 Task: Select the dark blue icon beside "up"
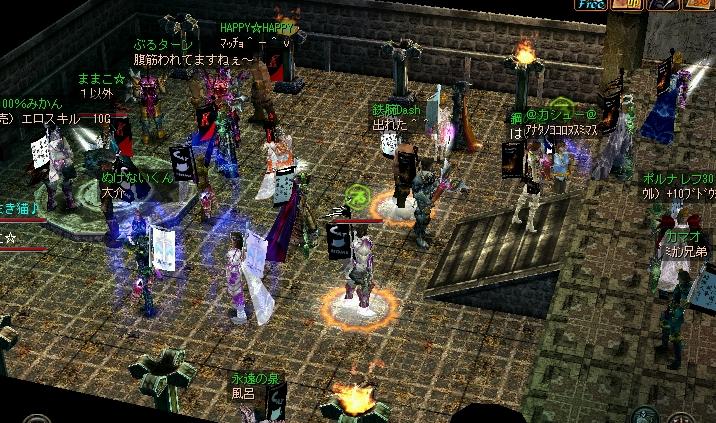pos(661,4)
